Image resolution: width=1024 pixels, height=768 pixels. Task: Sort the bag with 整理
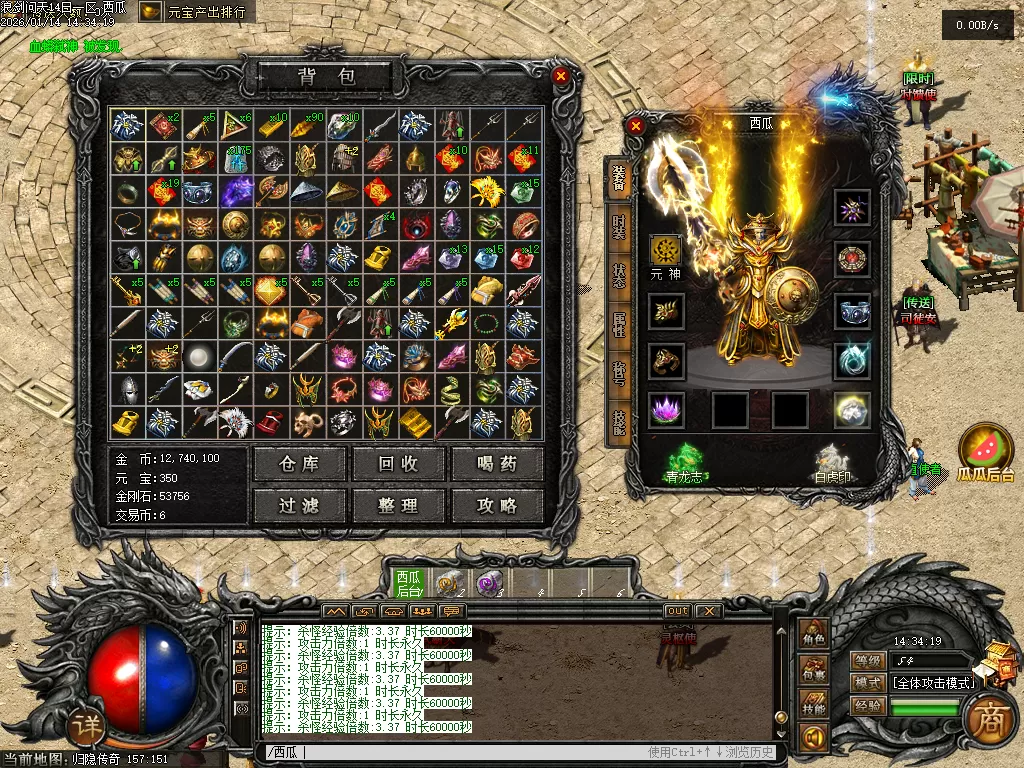(x=398, y=505)
